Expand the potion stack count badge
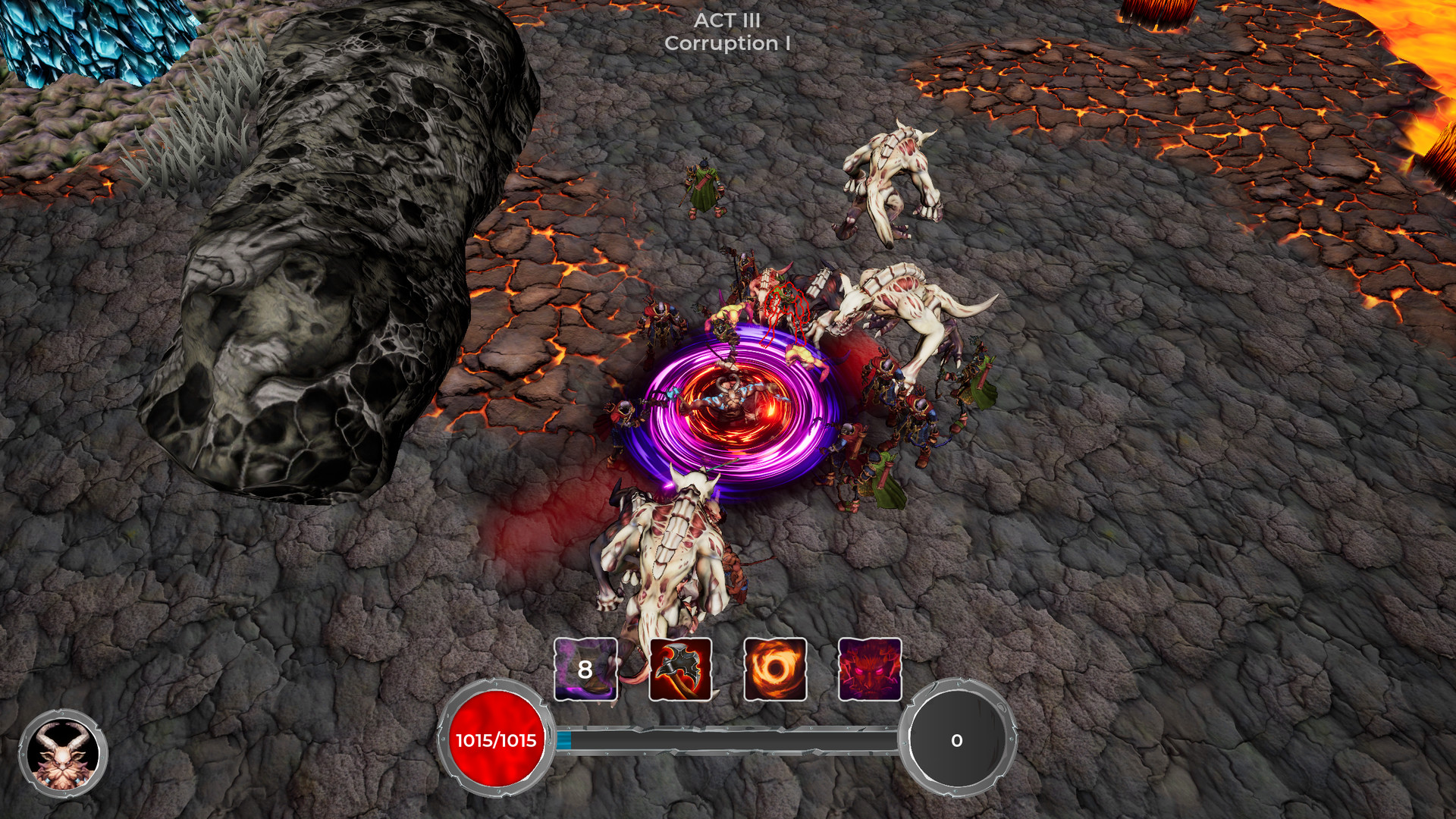 point(585,671)
